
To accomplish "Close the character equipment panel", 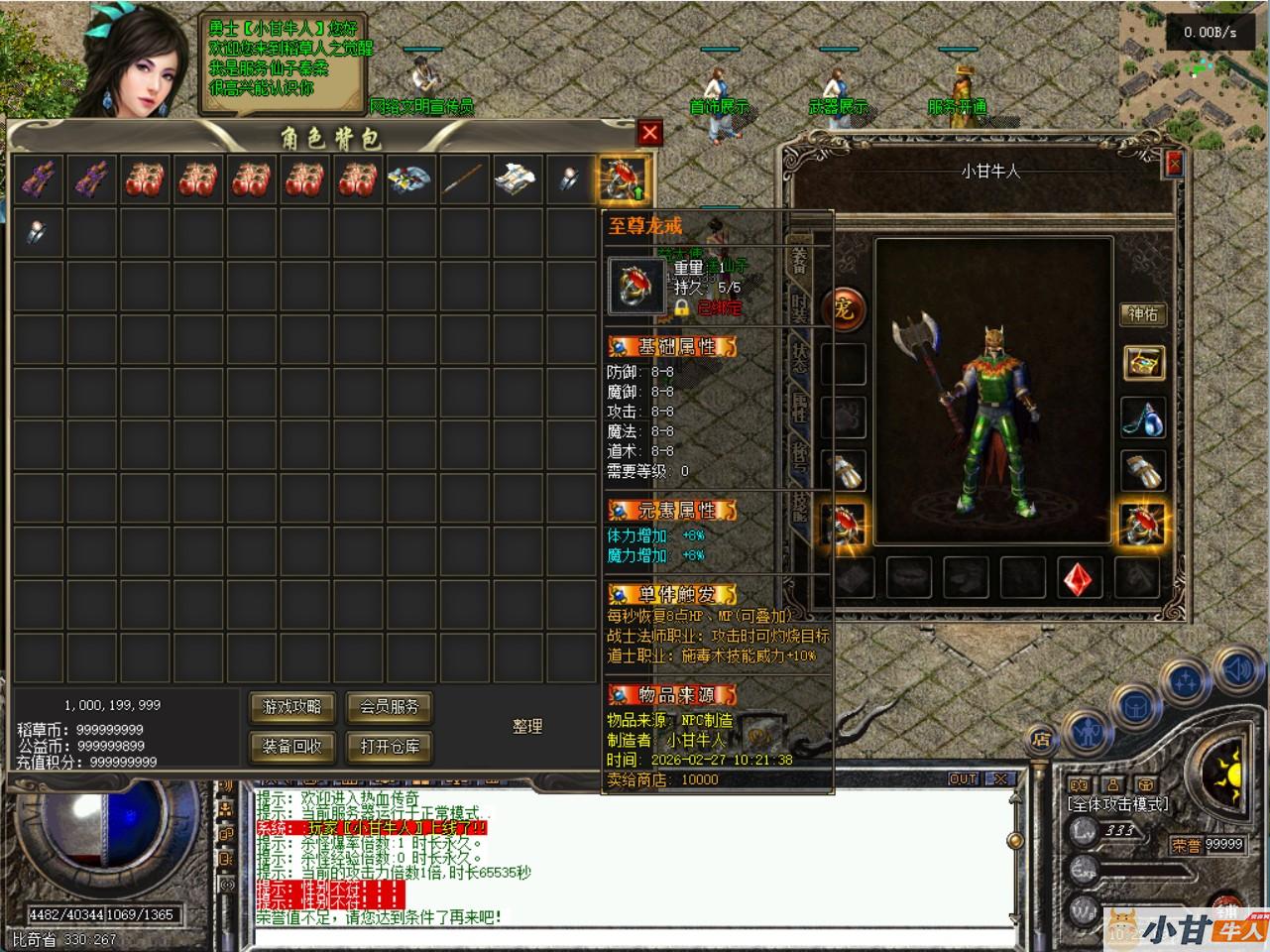I will pos(1175,164).
